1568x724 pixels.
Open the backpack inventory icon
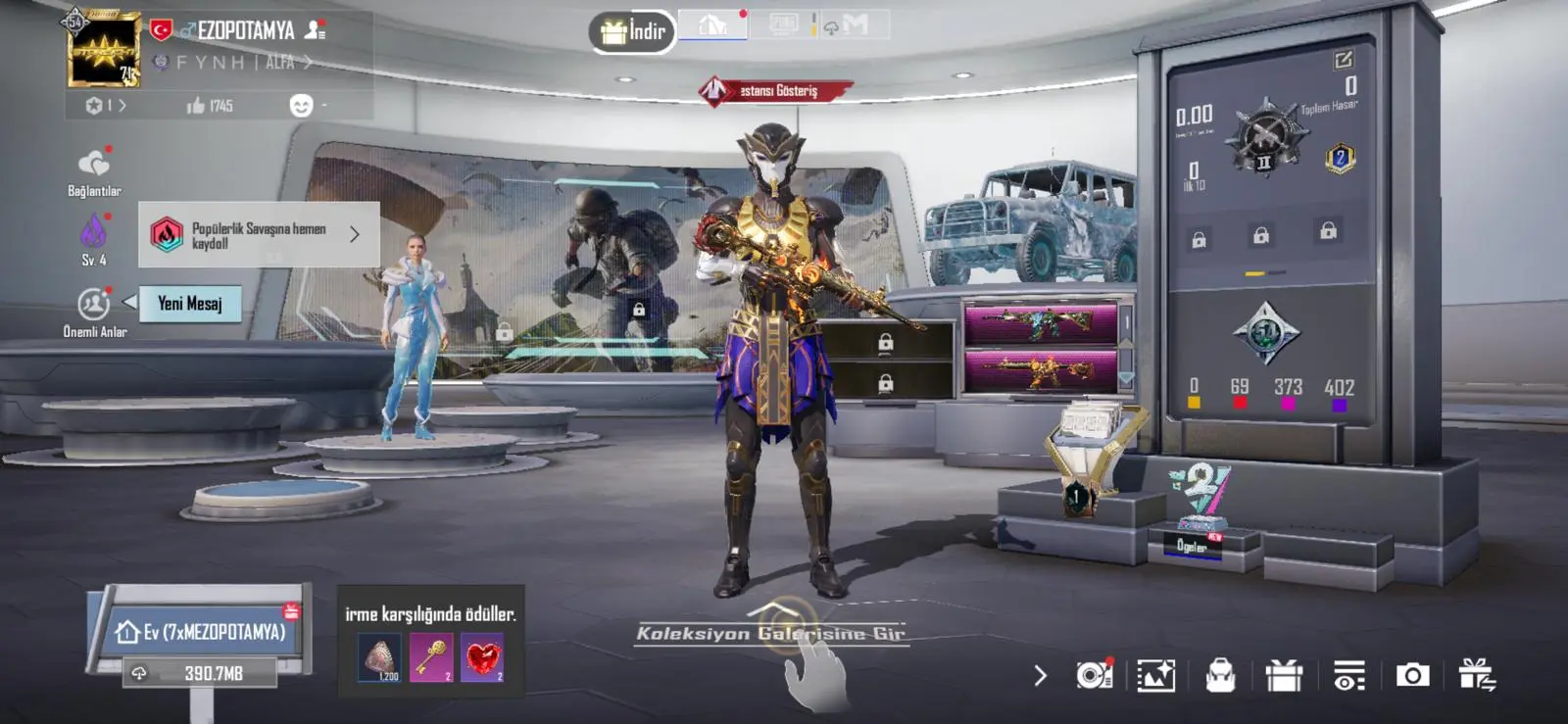pyautogui.click(x=1220, y=675)
